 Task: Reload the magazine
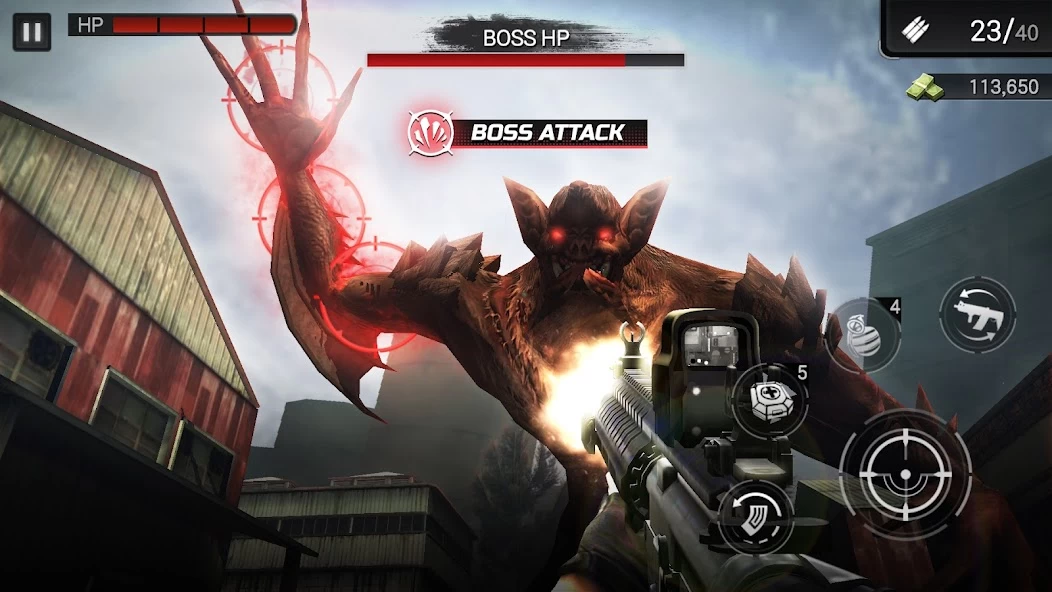756,515
